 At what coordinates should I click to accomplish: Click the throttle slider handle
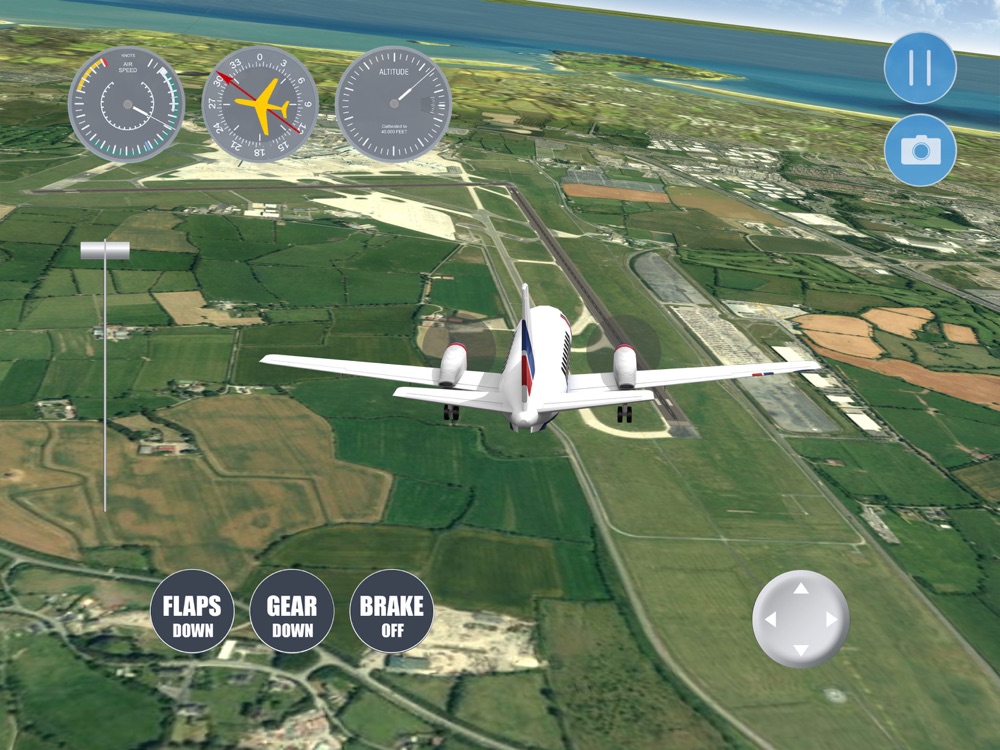point(105,250)
